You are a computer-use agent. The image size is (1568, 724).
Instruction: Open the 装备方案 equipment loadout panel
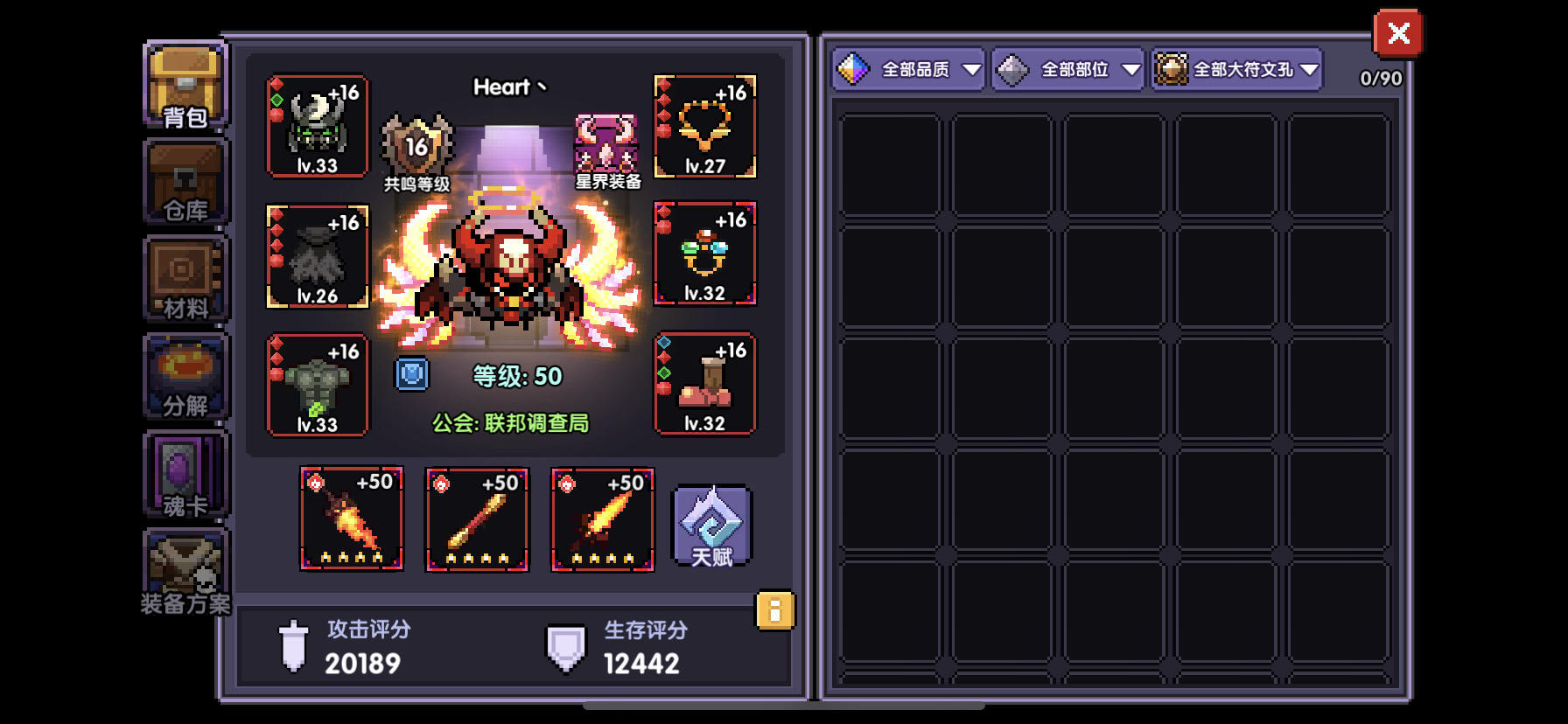[183, 570]
